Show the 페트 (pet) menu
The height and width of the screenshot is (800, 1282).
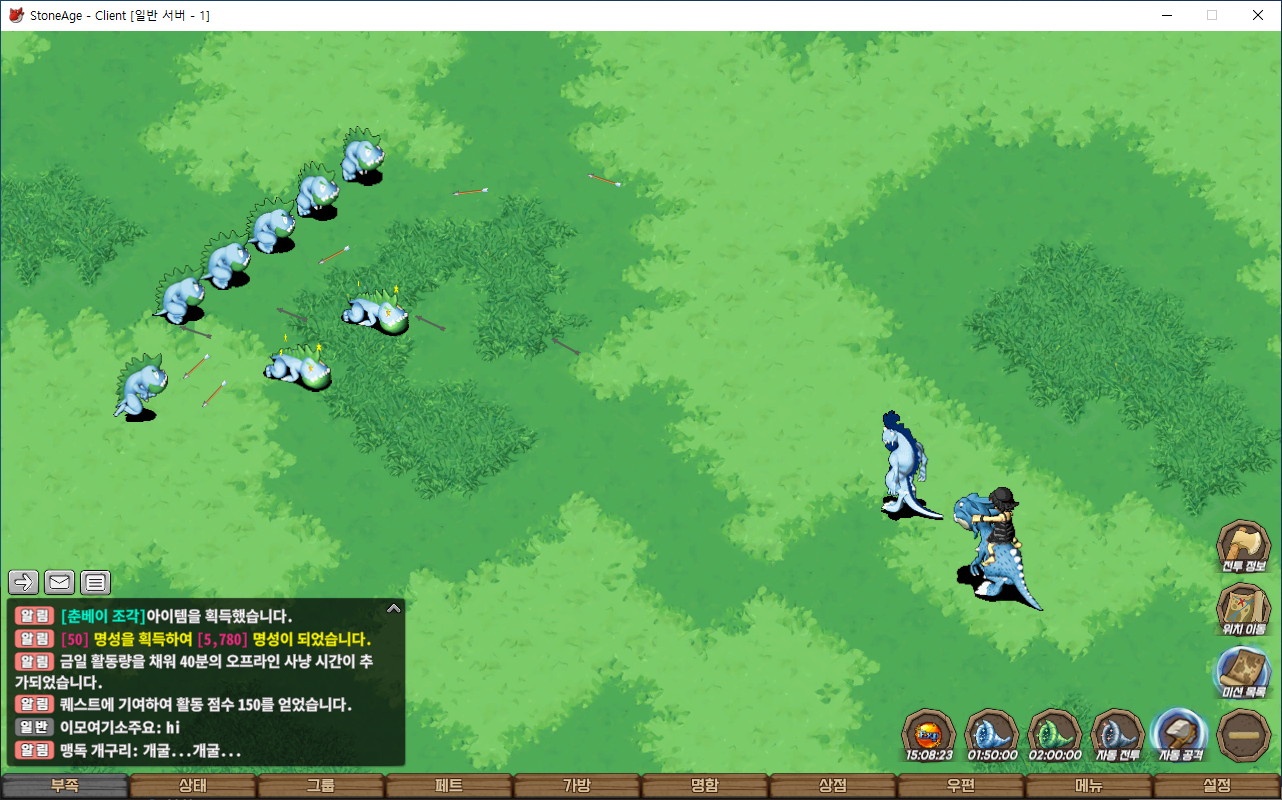(449, 786)
